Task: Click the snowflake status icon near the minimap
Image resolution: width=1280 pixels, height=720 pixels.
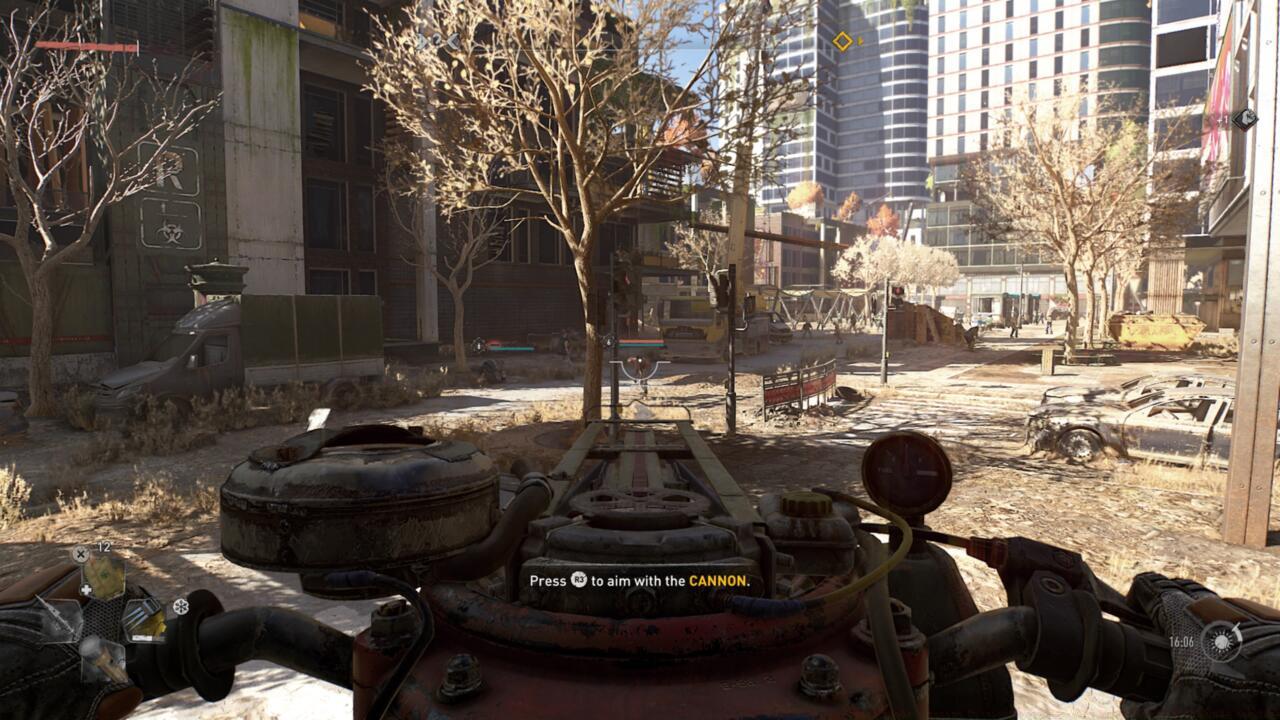Action: [180, 606]
